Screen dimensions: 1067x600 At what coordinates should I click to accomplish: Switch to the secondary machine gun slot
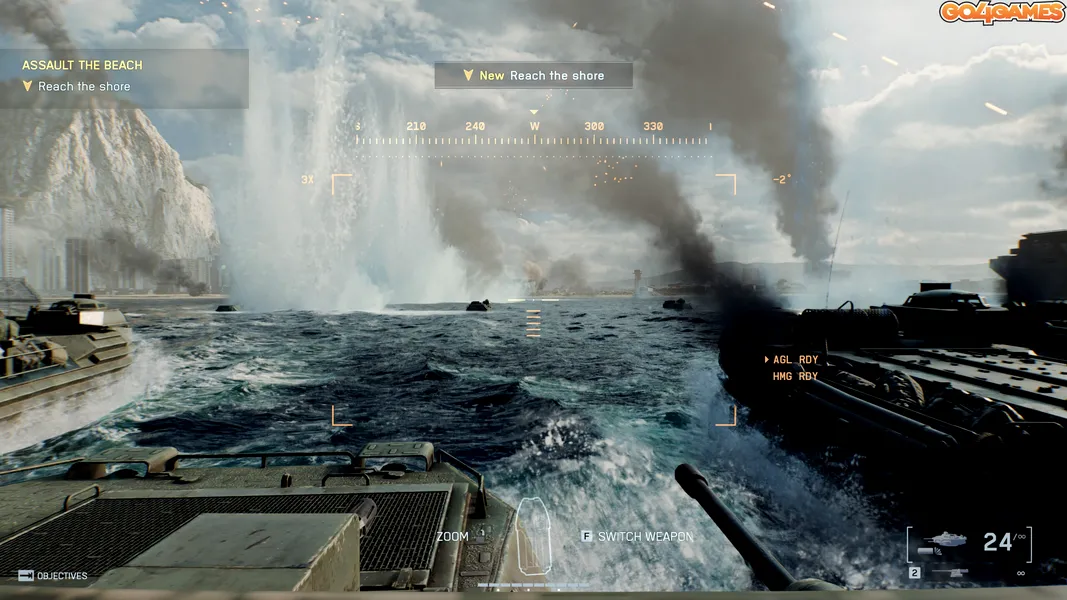pos(945,573)
